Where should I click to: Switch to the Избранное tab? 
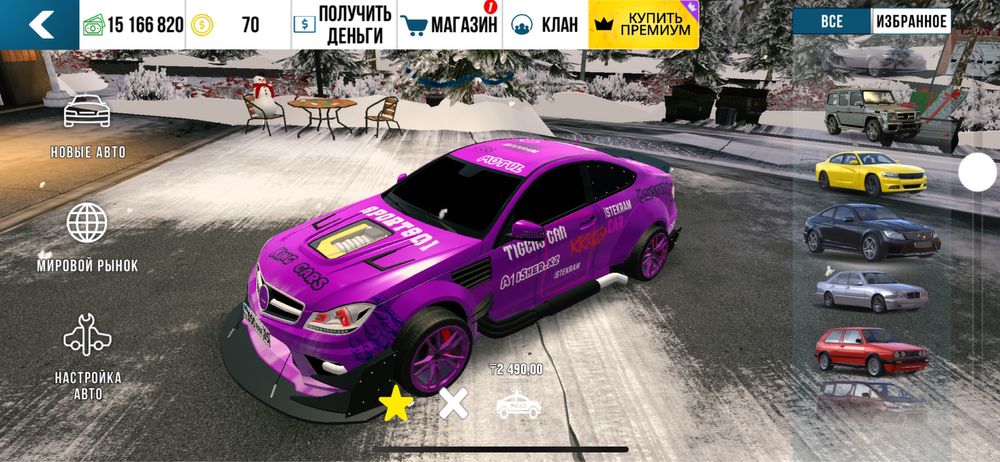click(910, 21)
